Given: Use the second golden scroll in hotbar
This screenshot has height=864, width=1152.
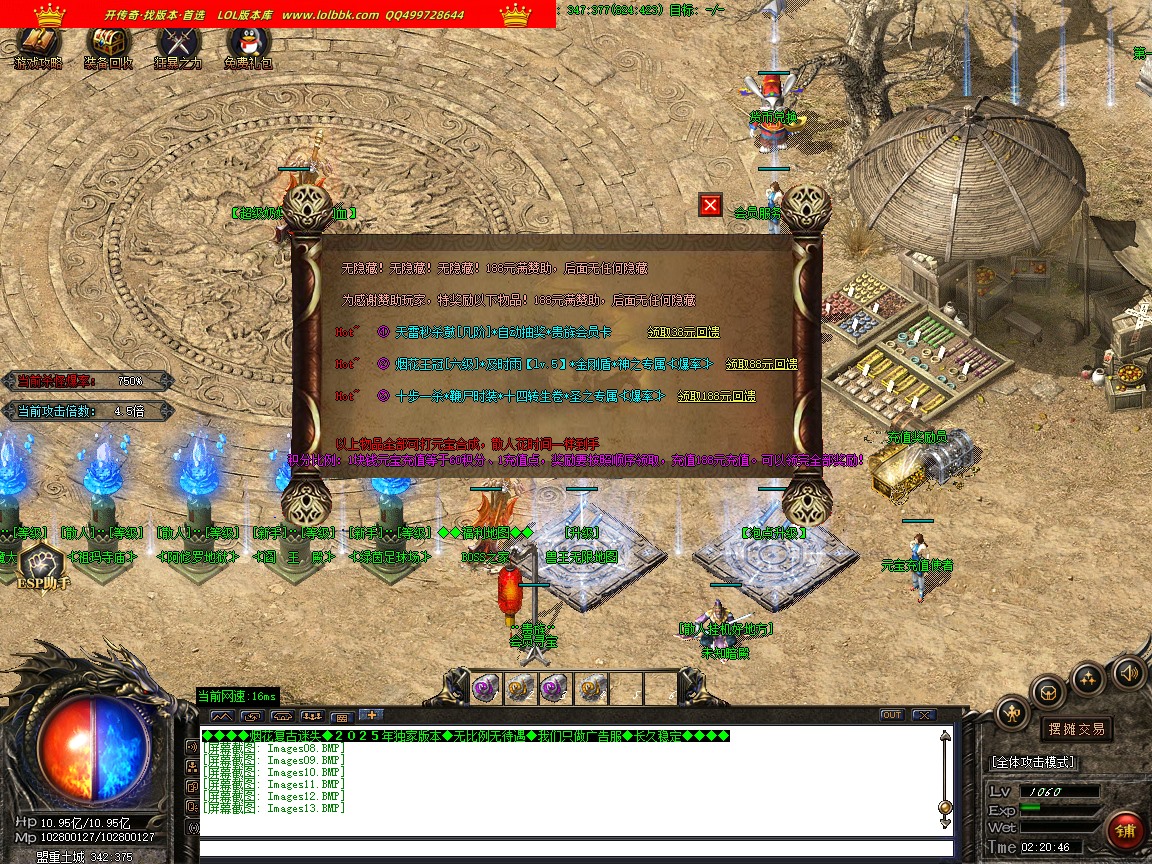Looking at the screenshot, I should click(592, 687).
